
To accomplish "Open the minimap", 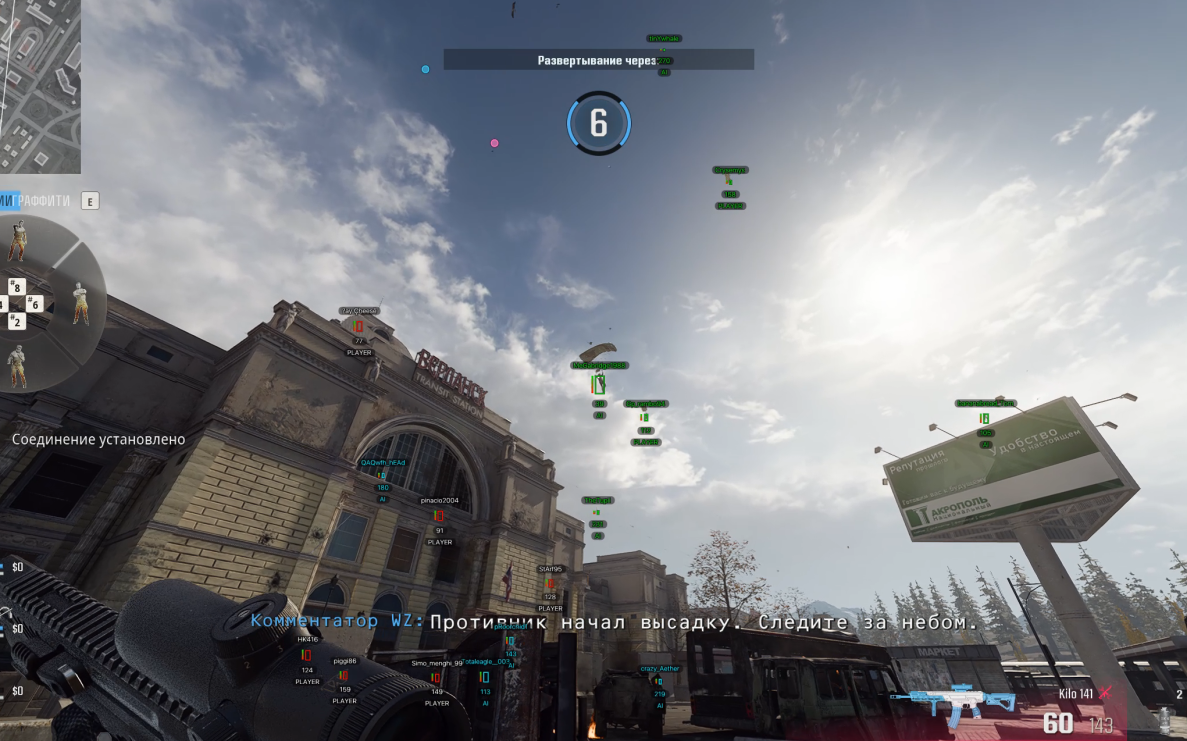I will 40,85.
